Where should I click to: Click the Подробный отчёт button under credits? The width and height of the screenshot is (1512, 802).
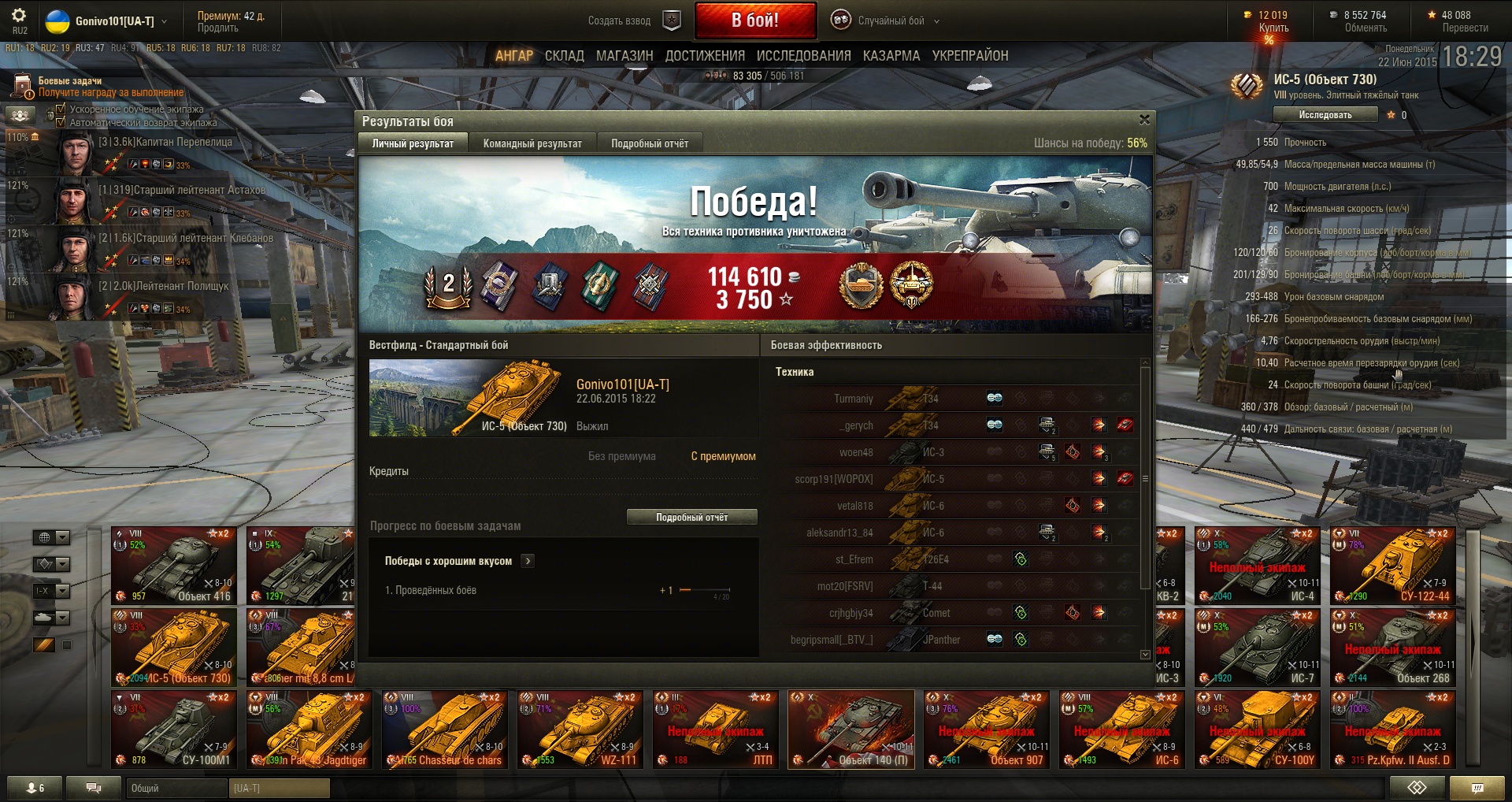pos(691,518)
